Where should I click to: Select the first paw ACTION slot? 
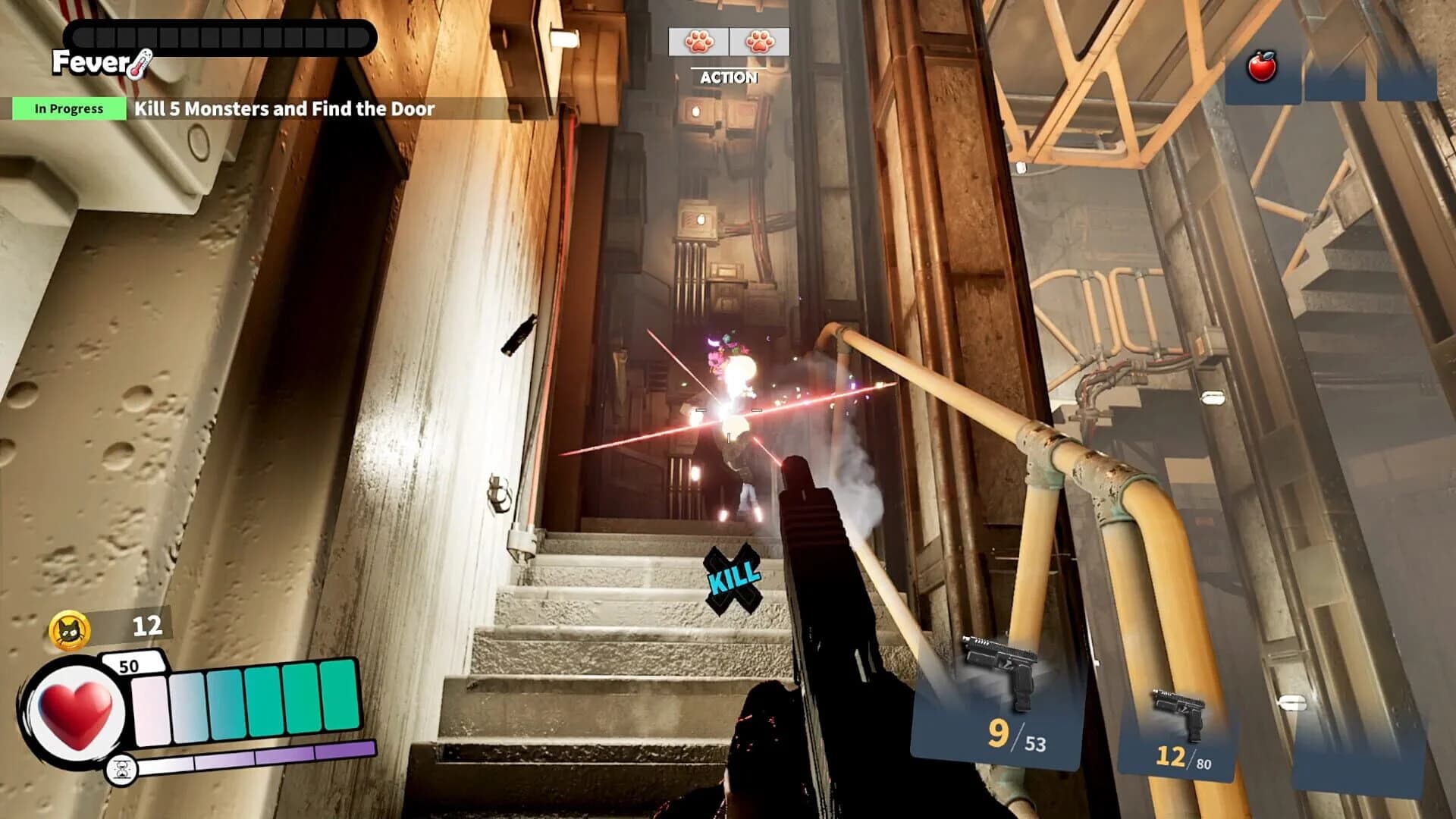[698, 43]
